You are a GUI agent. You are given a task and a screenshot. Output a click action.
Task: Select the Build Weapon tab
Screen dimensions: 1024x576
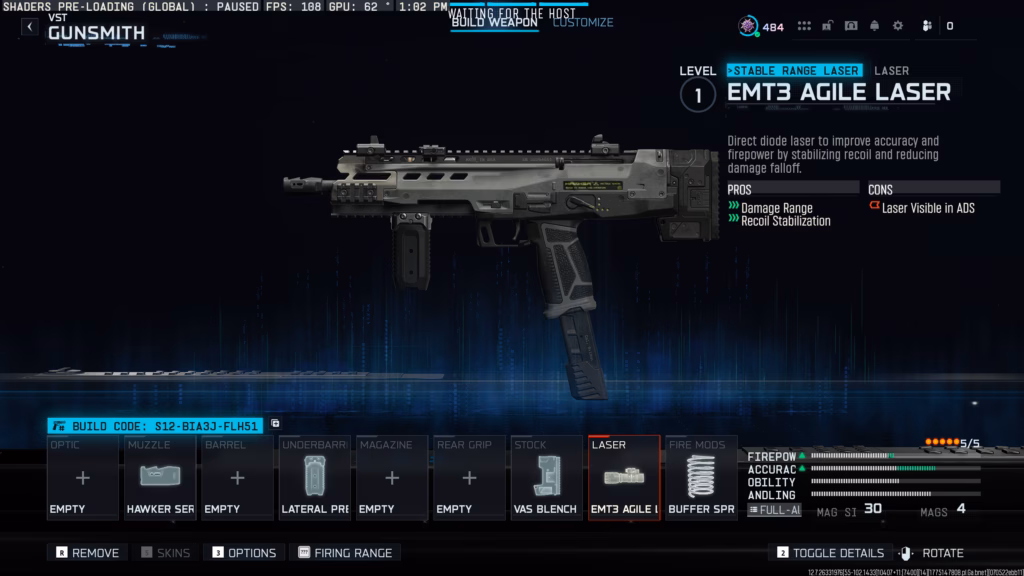(494, 22)
